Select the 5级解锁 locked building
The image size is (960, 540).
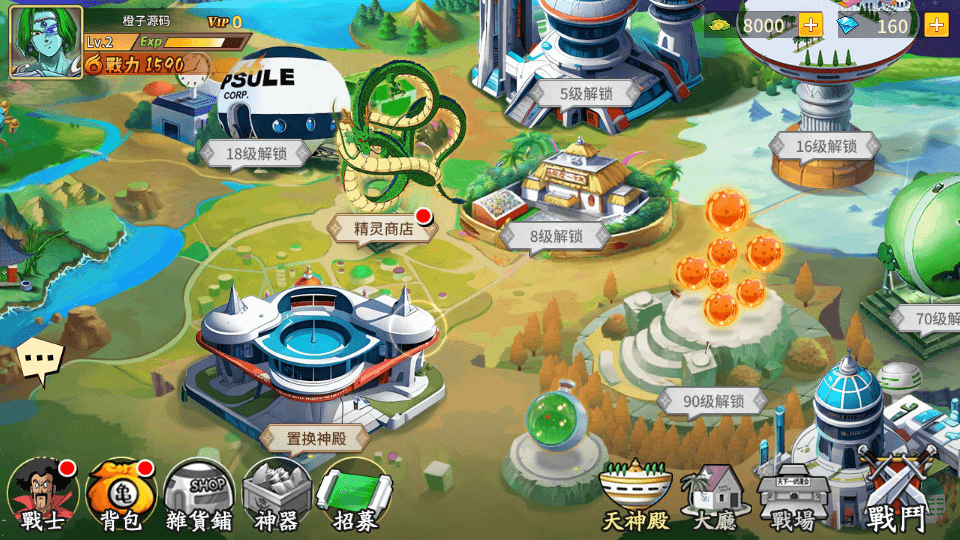point(585,94)
